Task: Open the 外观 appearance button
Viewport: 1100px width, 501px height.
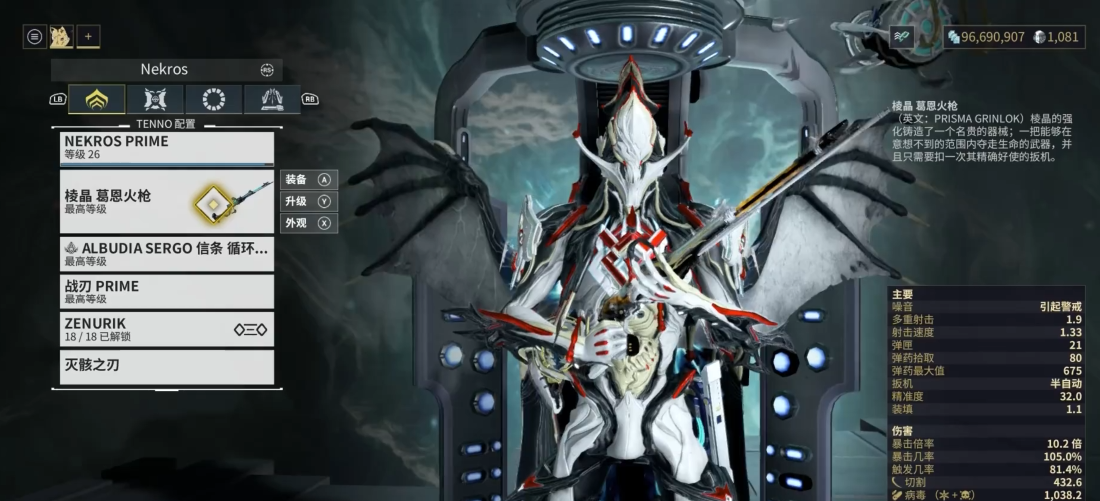Action: click(x=308, y=223)
